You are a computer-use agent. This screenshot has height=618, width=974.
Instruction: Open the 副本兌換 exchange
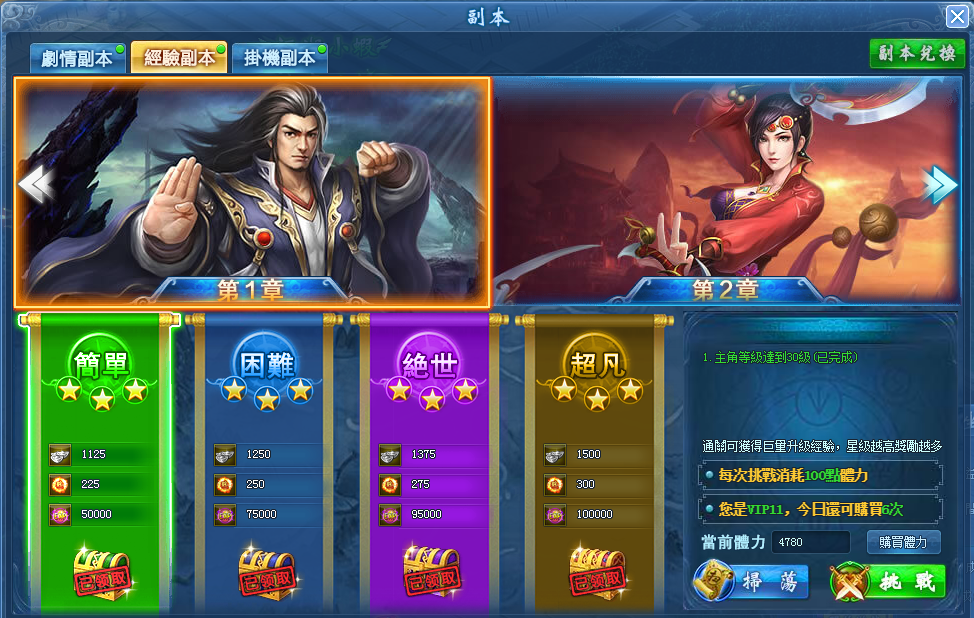pyautogui.click(x=916, y=54)
